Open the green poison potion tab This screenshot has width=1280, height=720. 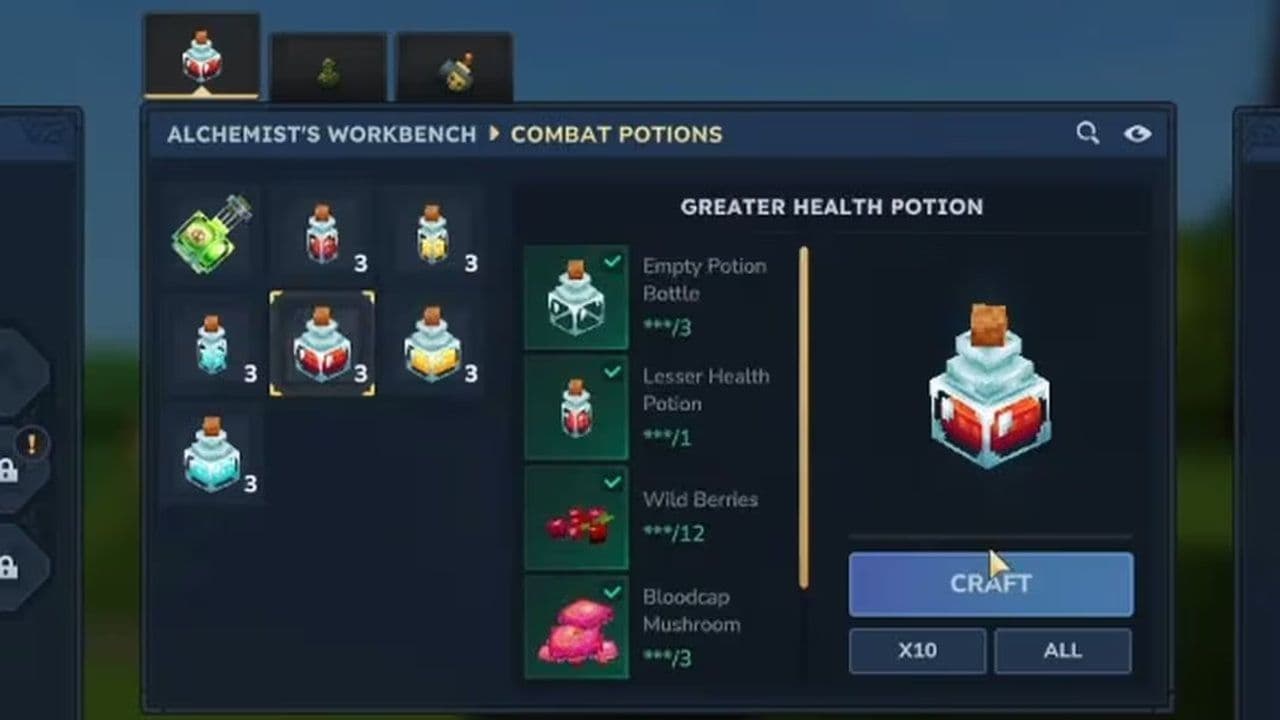pos(329,63)
